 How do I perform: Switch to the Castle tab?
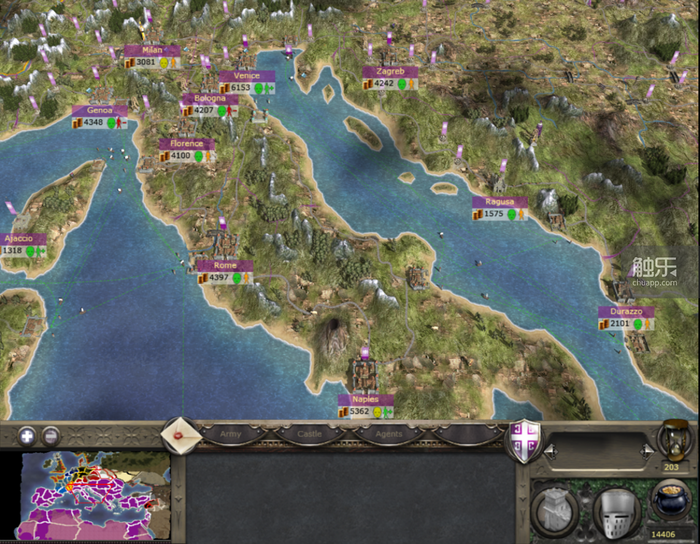pos(309,435)
